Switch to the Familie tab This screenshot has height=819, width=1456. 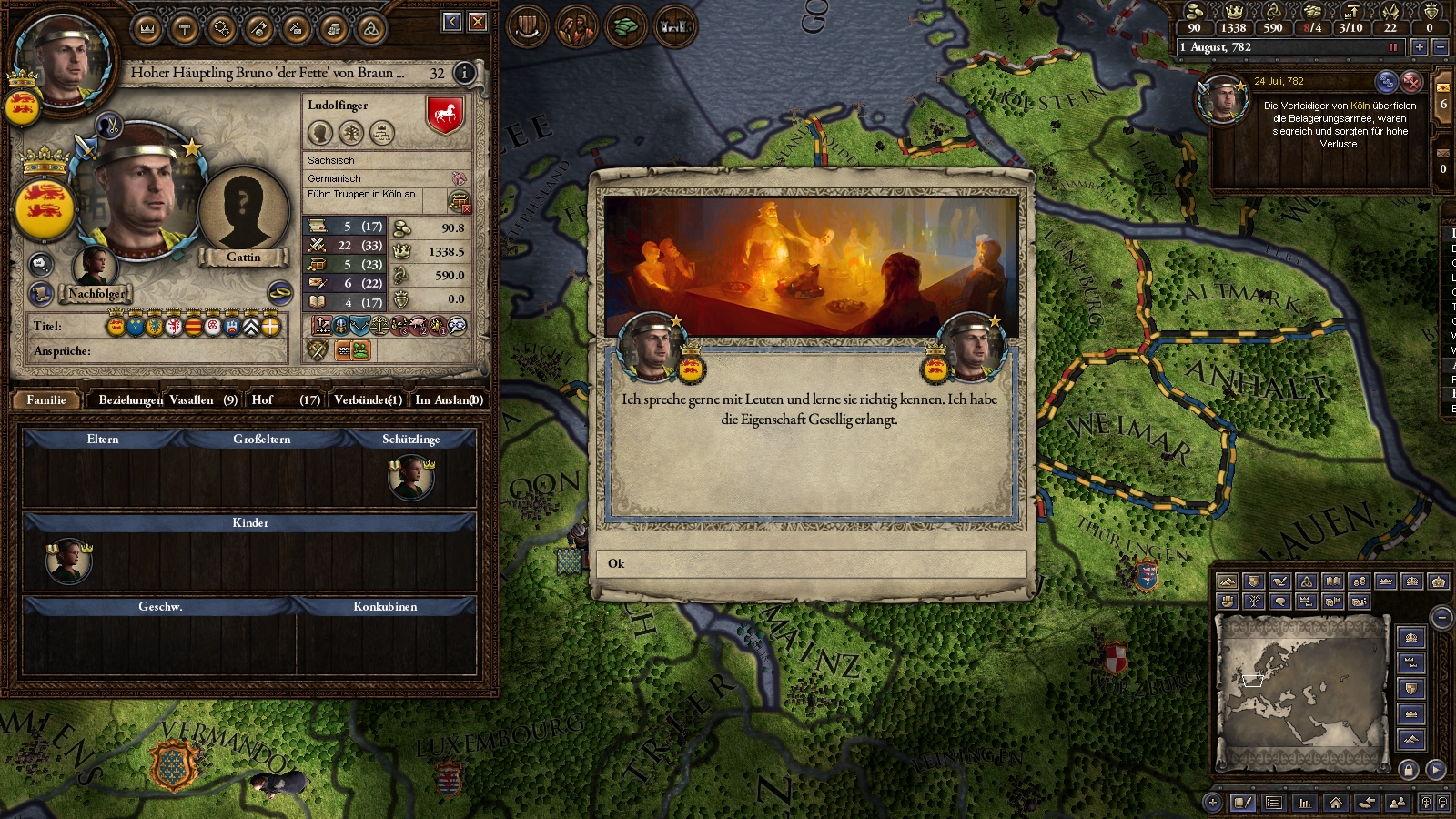coord(46,399)
